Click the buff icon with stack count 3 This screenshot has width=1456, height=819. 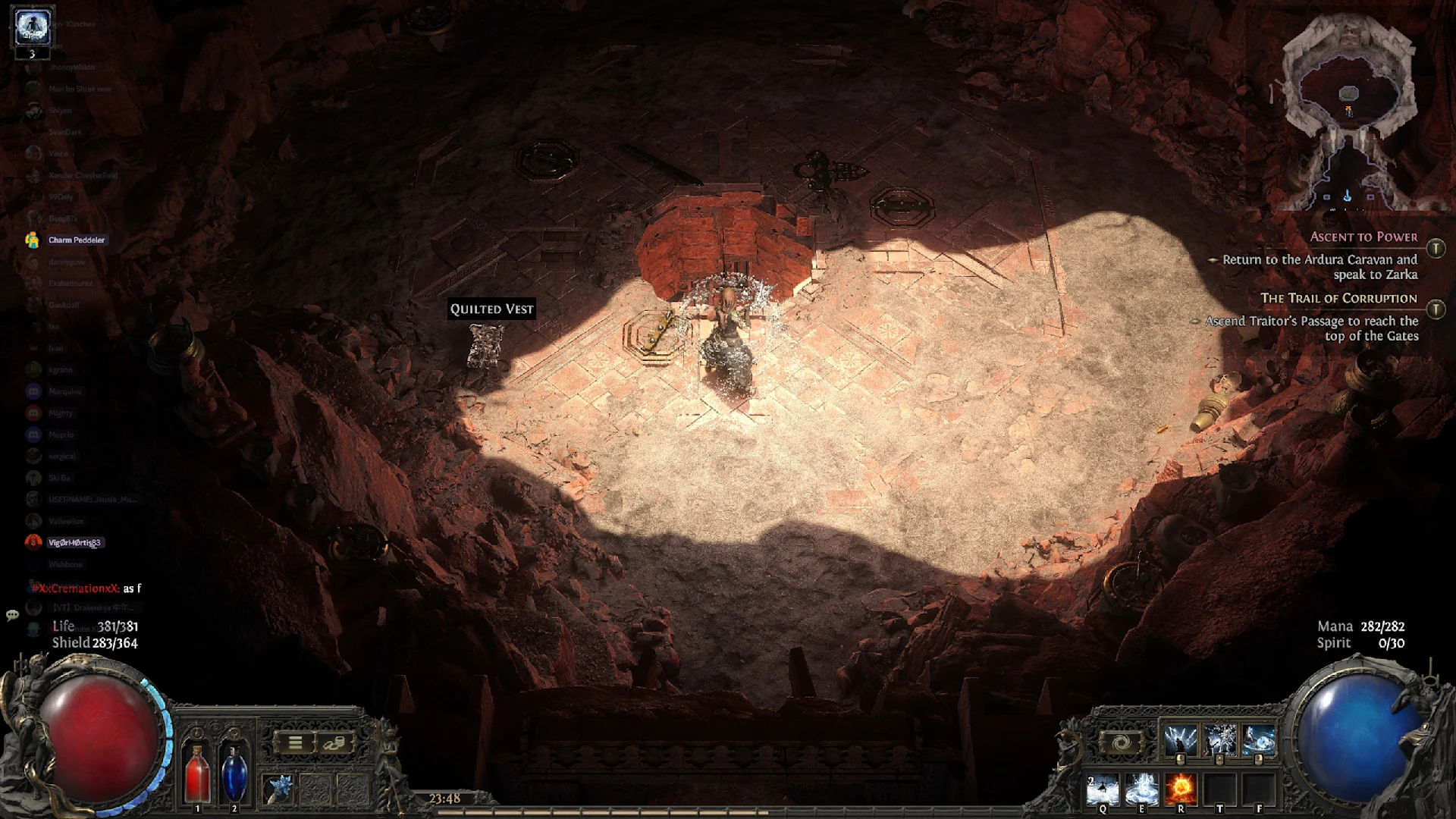click(x=32, y=28)
